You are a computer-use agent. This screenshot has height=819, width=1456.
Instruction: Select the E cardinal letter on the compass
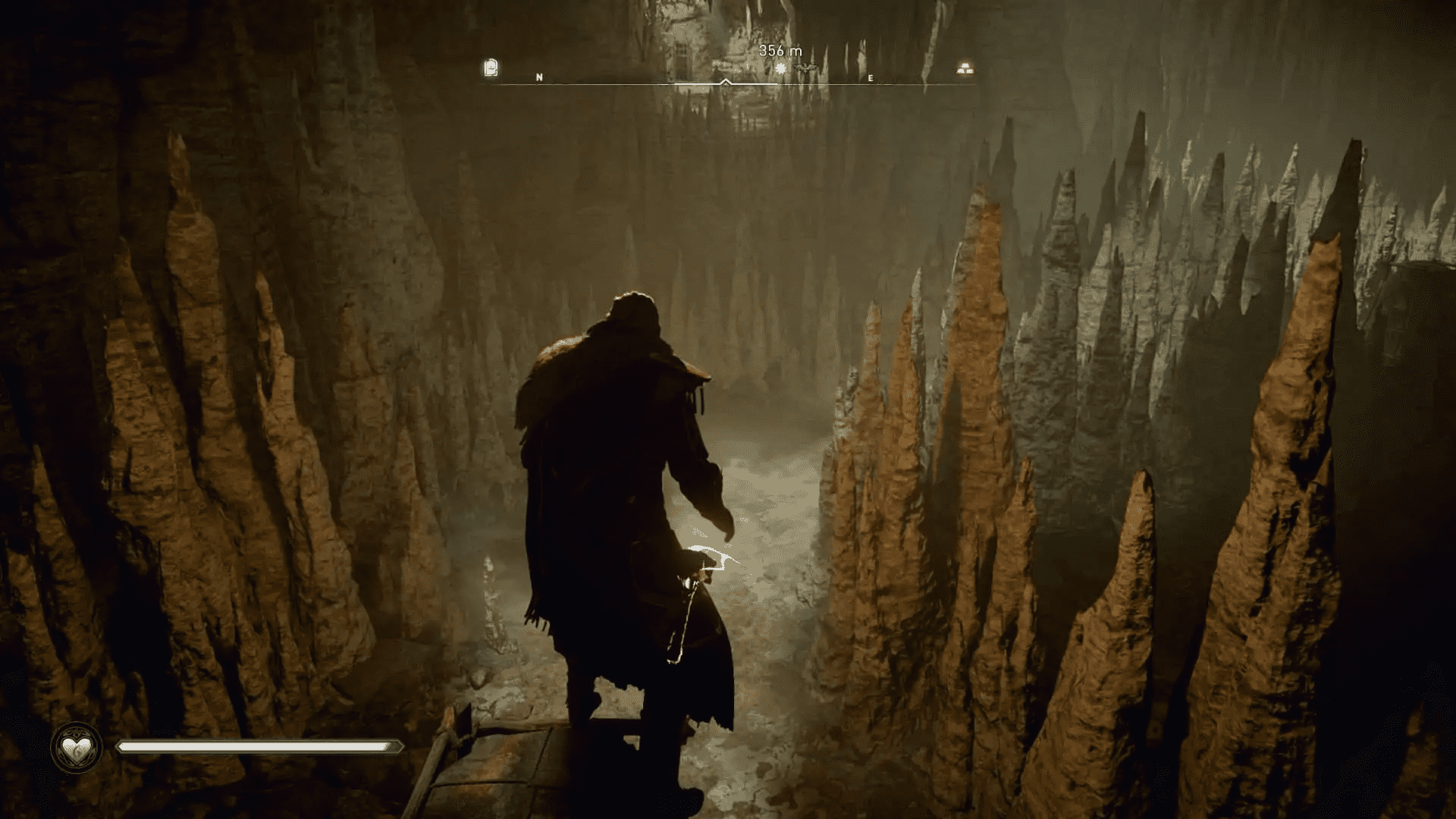(x=871, y=77)
